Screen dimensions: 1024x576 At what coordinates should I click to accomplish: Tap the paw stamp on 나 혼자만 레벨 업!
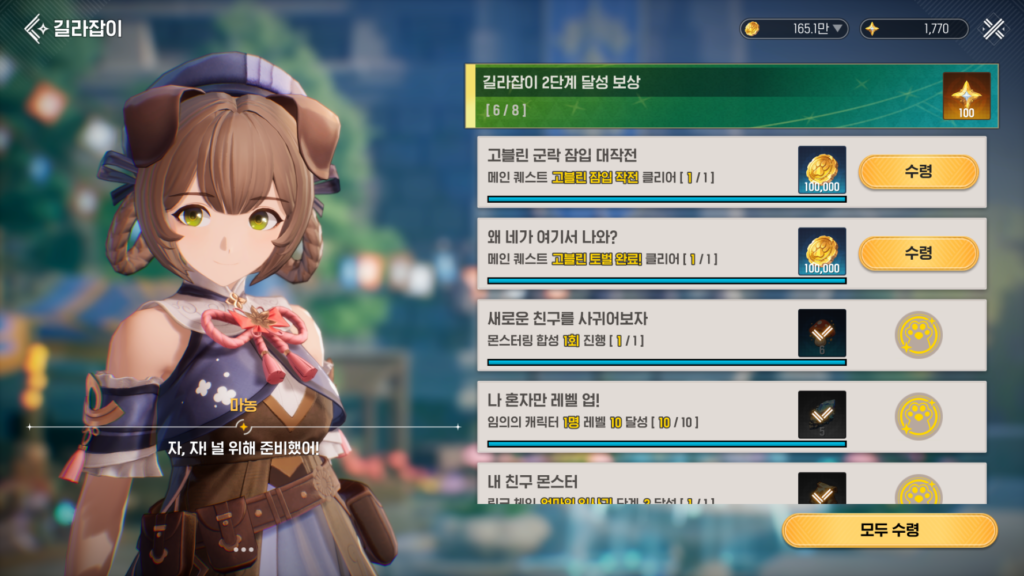point(918,416)
